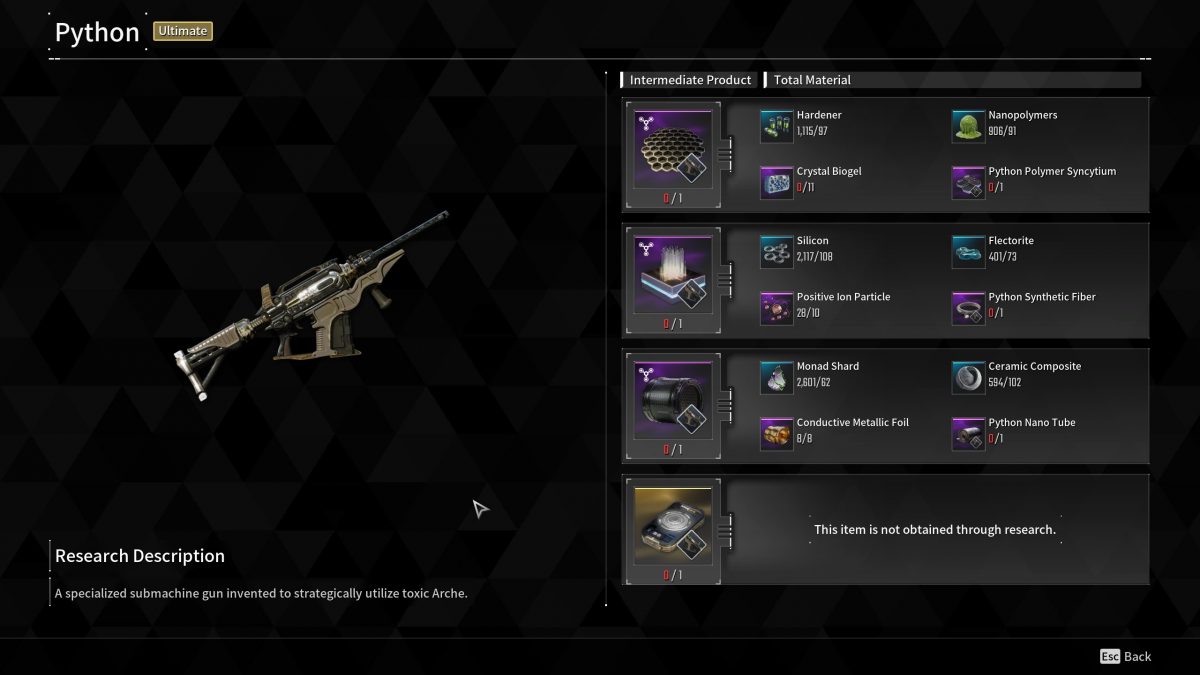Select the Ceramic Composite material
Image resolution: width=1200 pixels, height=675 pixels.
point(968,377)
